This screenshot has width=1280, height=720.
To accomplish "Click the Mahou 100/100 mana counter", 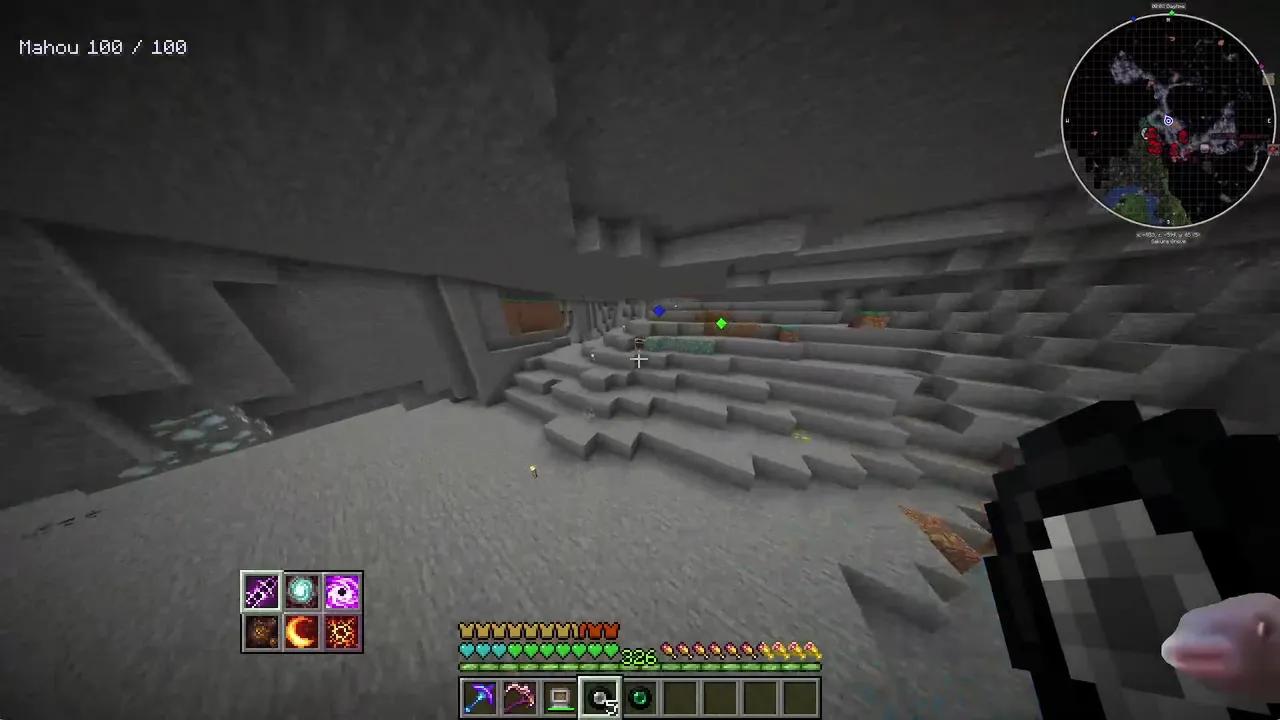I will click(x=102, y=47).
